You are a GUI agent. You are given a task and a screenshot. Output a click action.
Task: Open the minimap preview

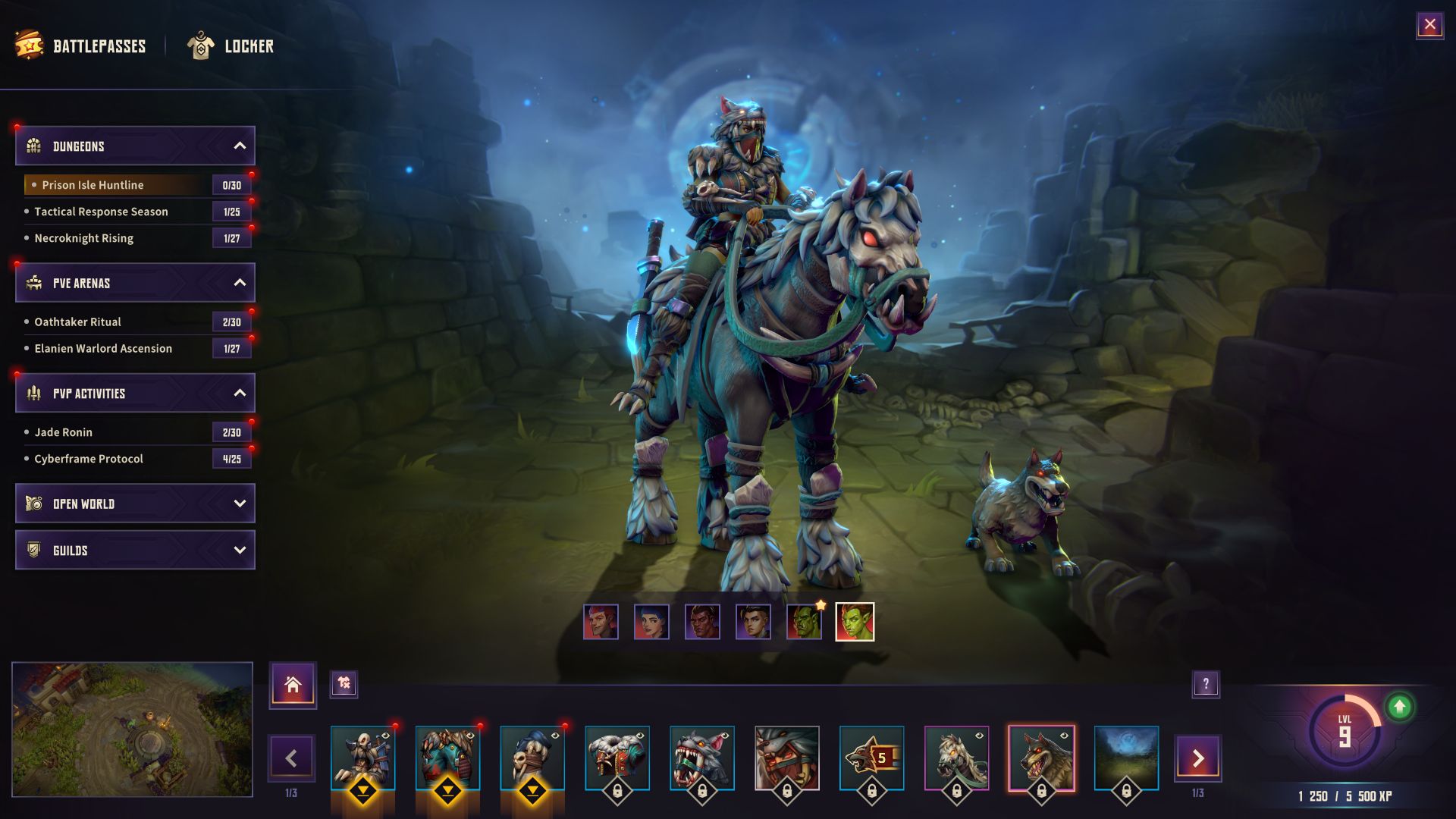pyautogui.click(x=132, y=730)
